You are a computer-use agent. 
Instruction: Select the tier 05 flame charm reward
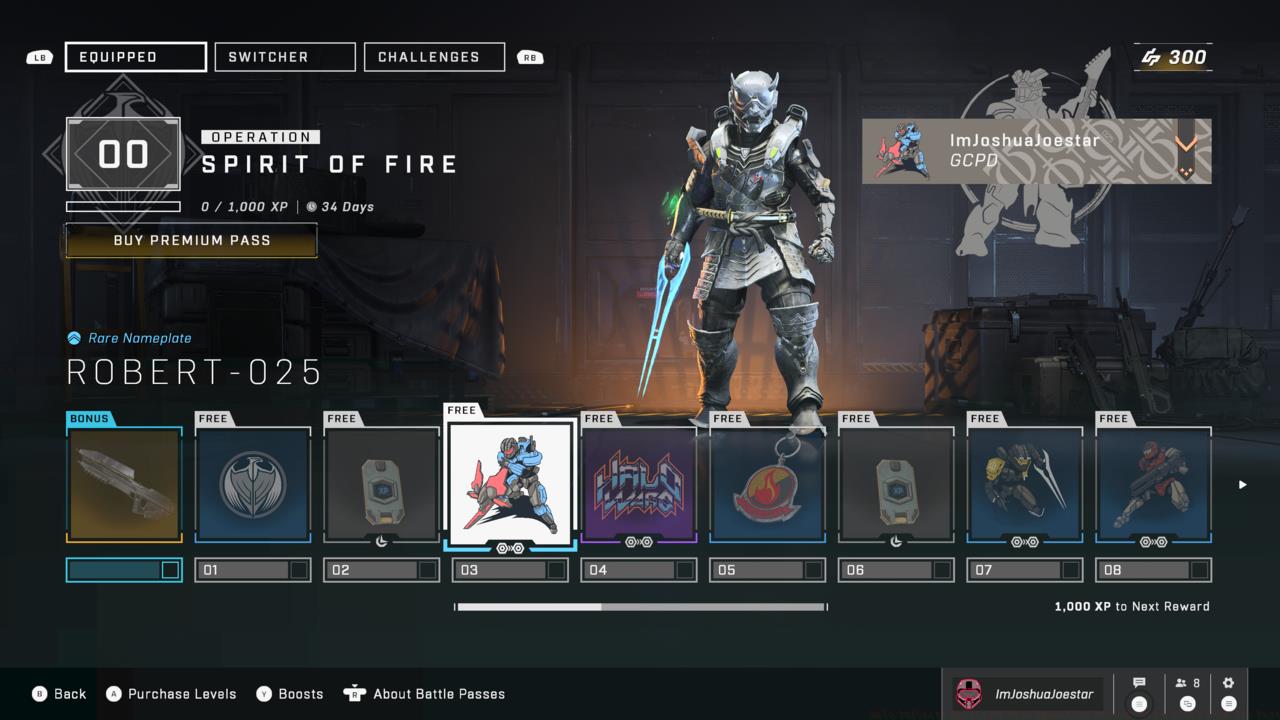[x=767, y=485]
